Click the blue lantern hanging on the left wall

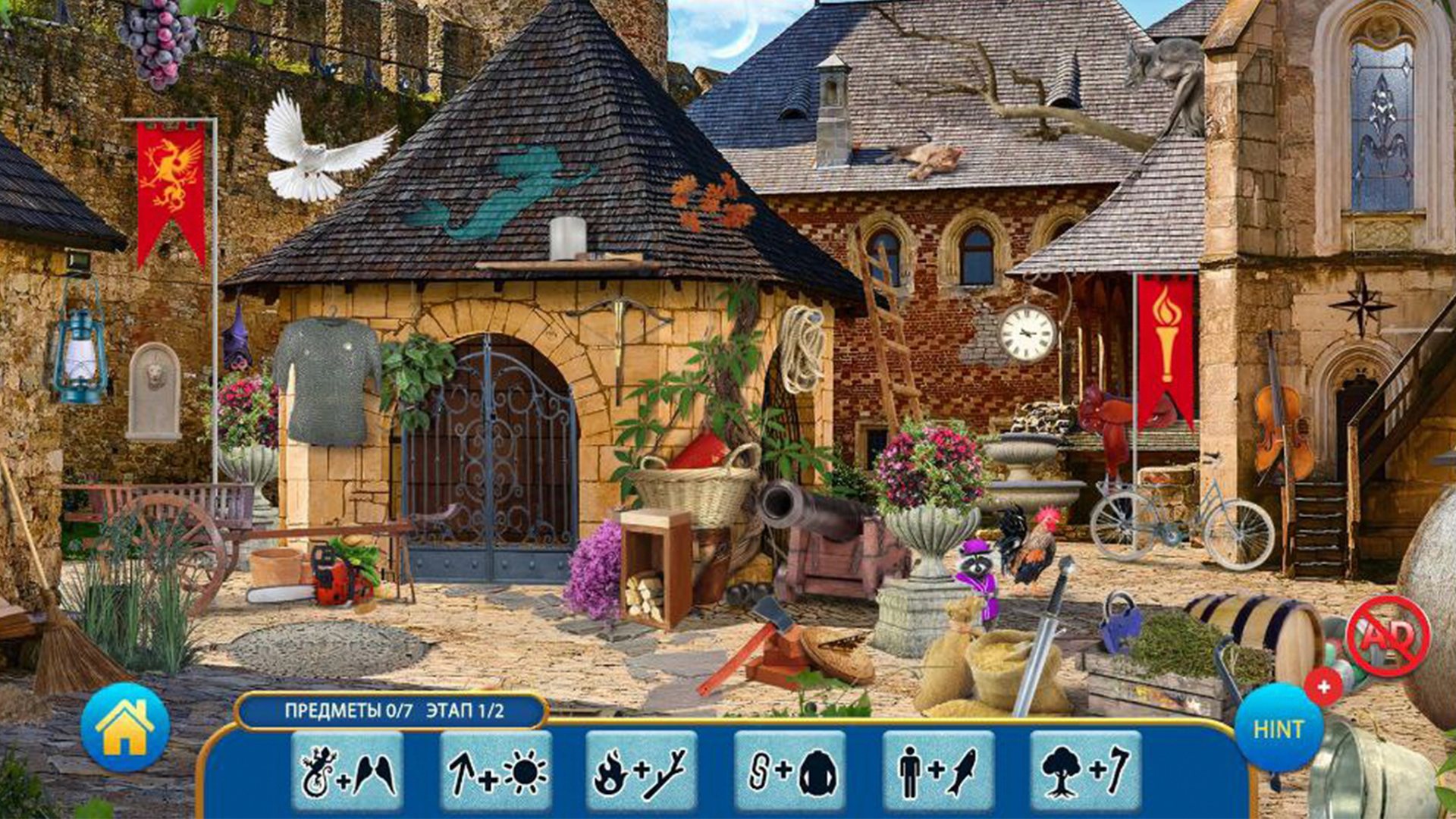pos(78,356)
